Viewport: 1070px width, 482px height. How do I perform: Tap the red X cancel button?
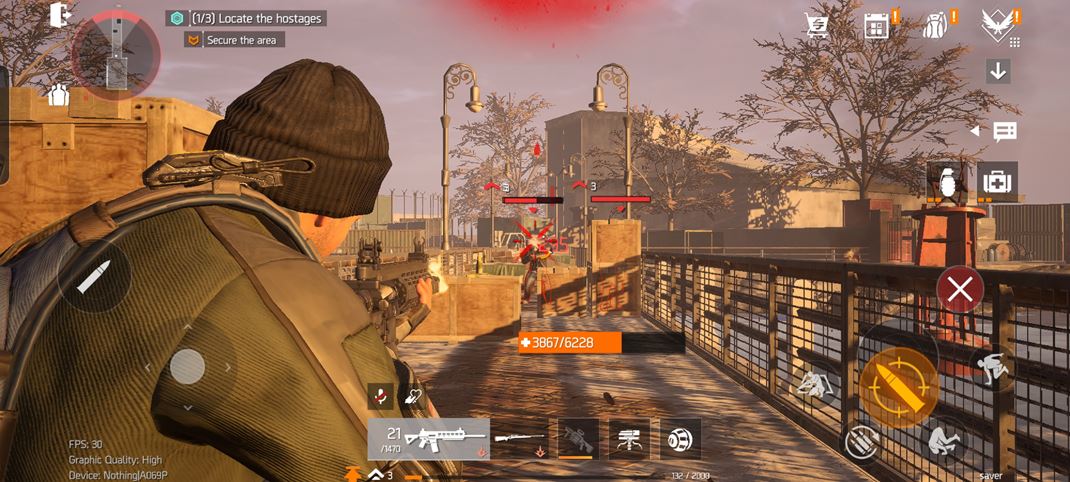click(960, 290)
